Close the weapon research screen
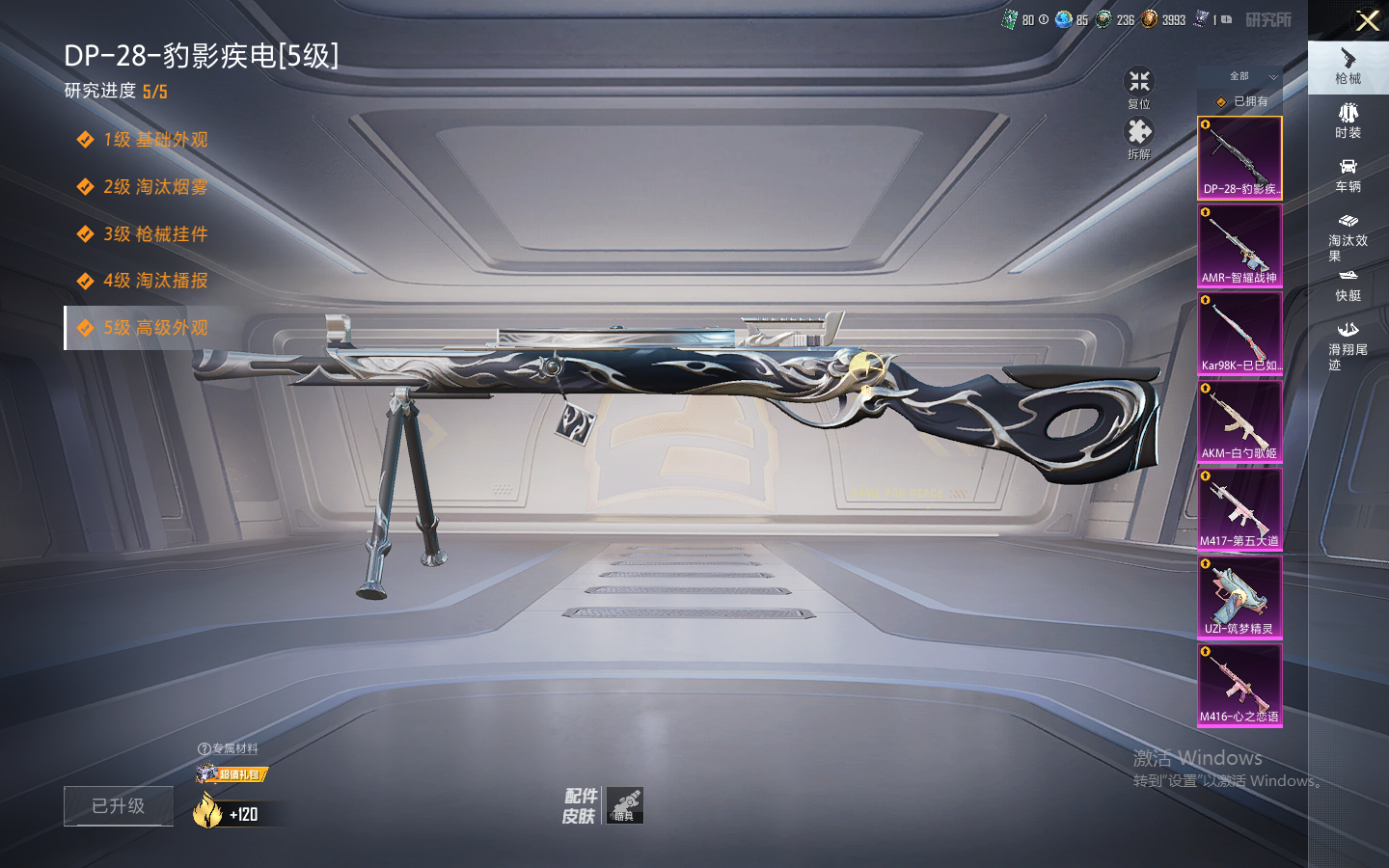Viewport: 1389px width, 868px height. (x=1368, y=20)
